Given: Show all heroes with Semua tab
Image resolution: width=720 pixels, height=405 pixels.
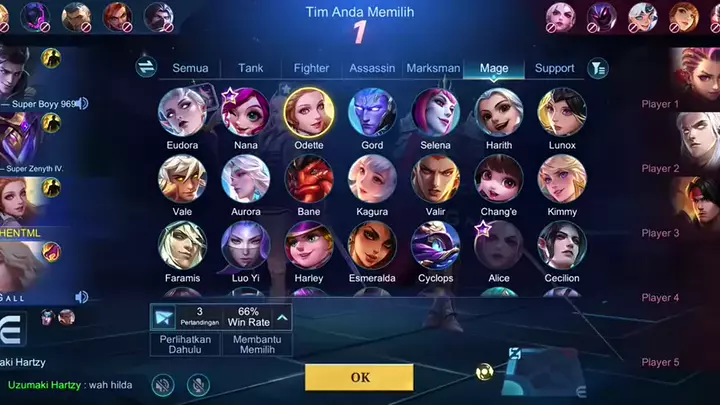Looking at the screenshot, I should point(190,68).
